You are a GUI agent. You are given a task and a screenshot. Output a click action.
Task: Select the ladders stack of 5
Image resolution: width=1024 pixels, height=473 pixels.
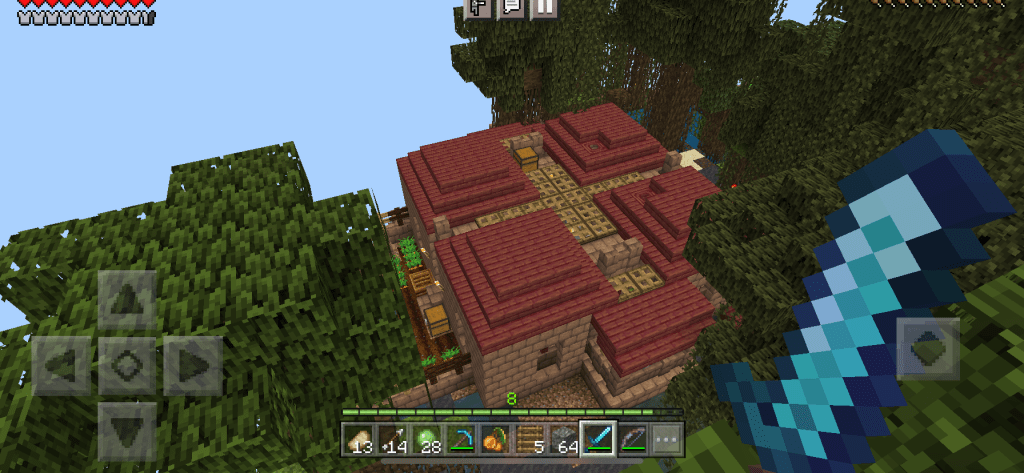(530, 438)
